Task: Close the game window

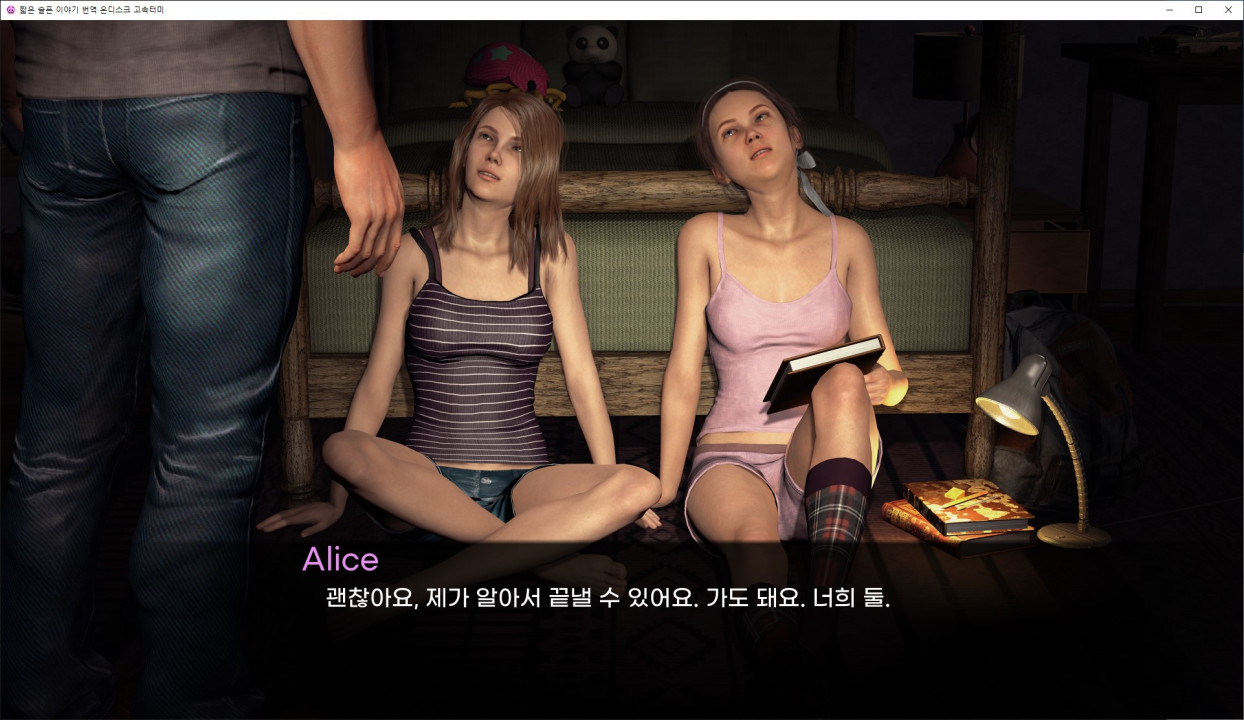Action: [x=1228, y=10]
